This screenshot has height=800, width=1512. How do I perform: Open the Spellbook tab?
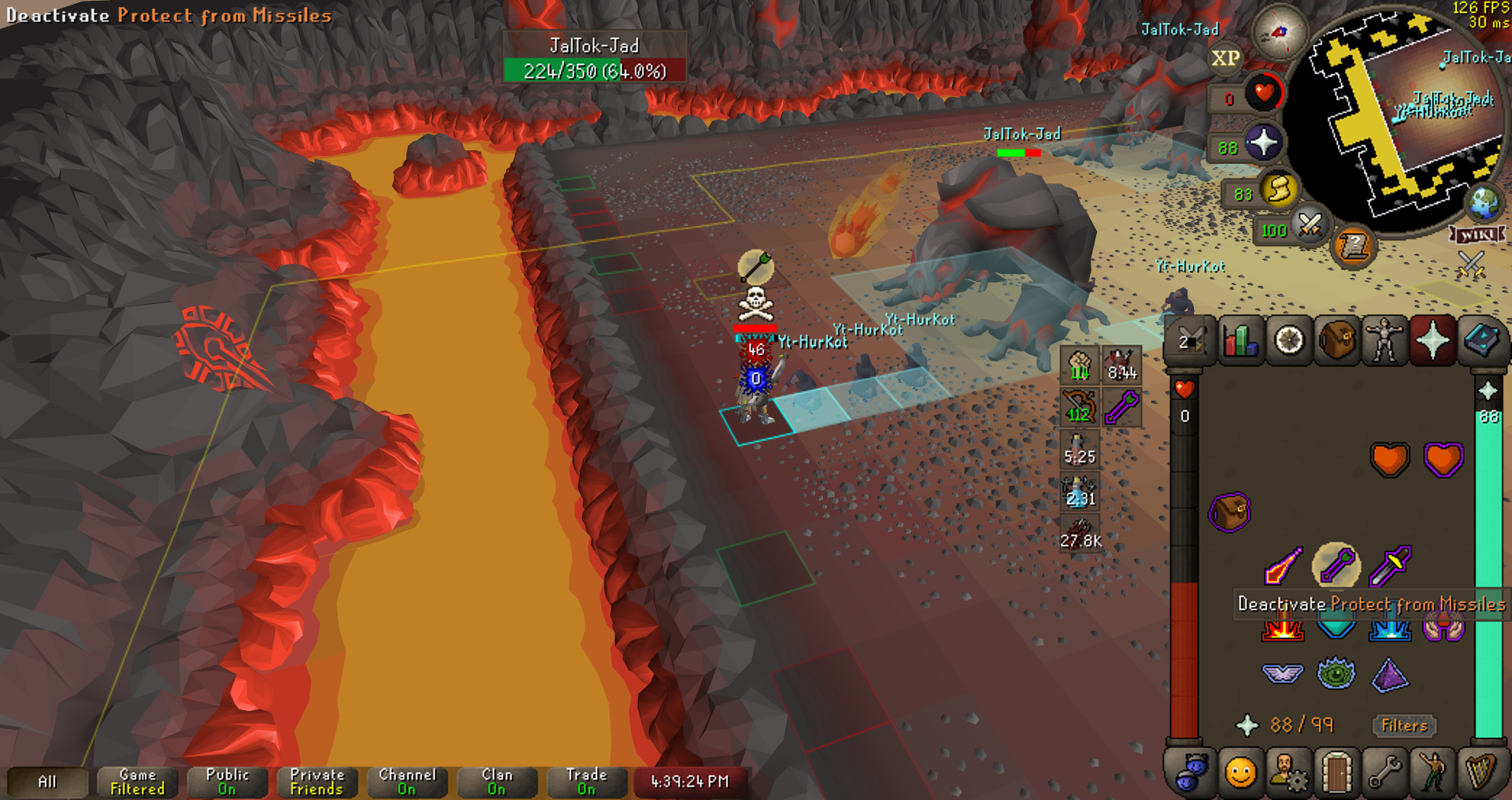[x=1481, y=341]
